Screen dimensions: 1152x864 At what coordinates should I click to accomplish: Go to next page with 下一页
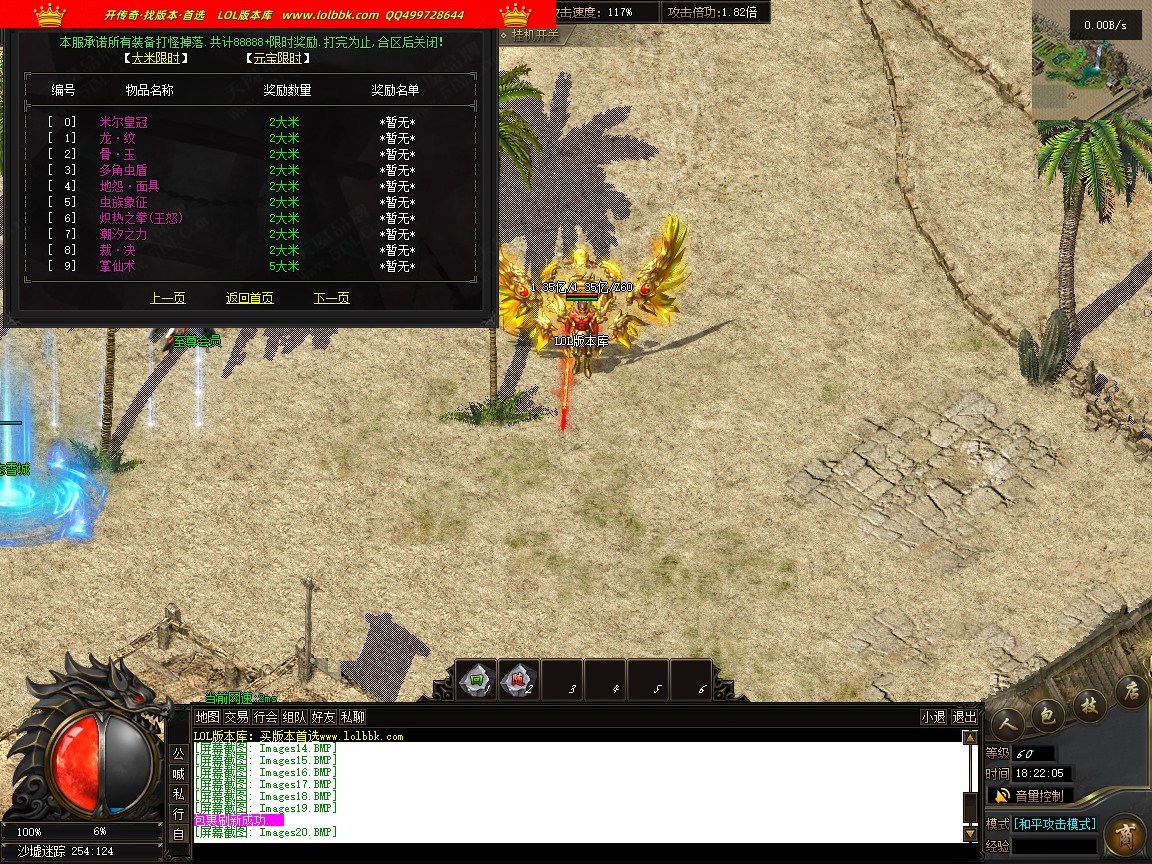(331, 298)
